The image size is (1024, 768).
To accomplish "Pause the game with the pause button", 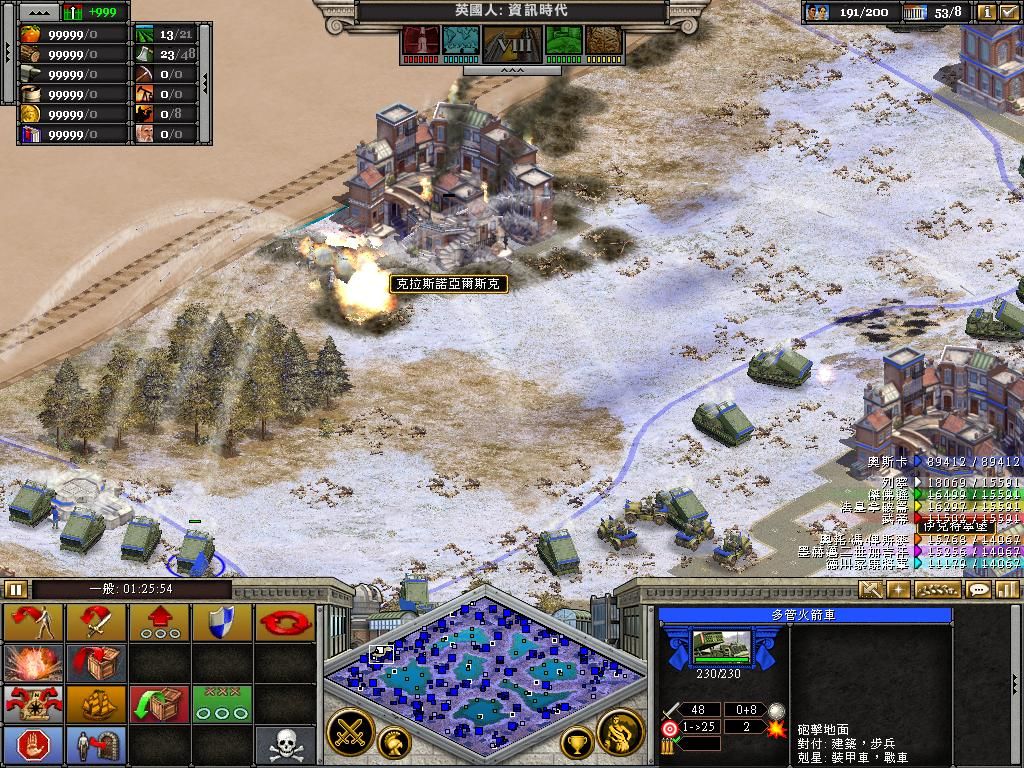I will point(15,589).
